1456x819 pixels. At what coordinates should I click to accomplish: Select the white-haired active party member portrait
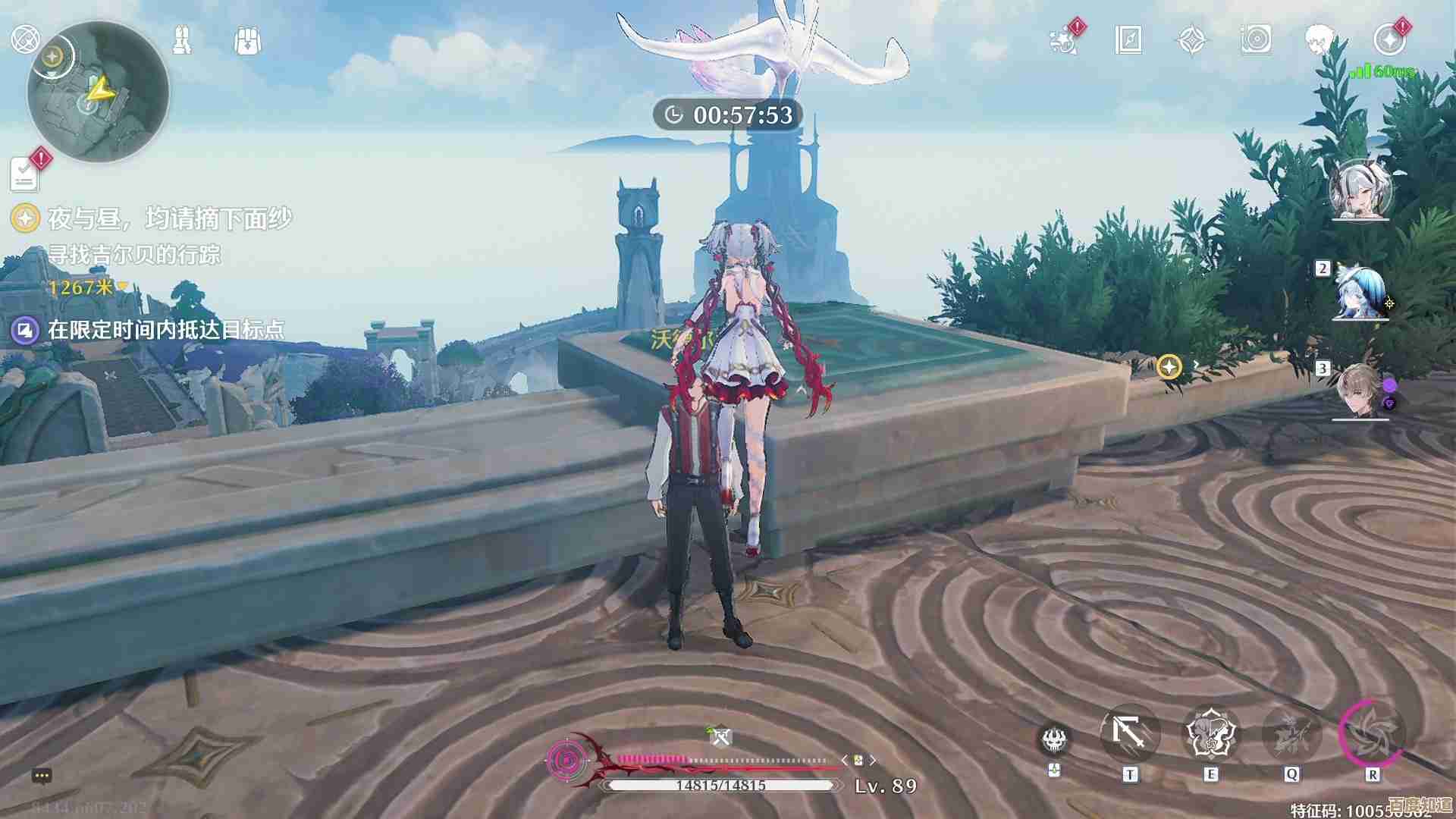click(x=1361, y=190)
